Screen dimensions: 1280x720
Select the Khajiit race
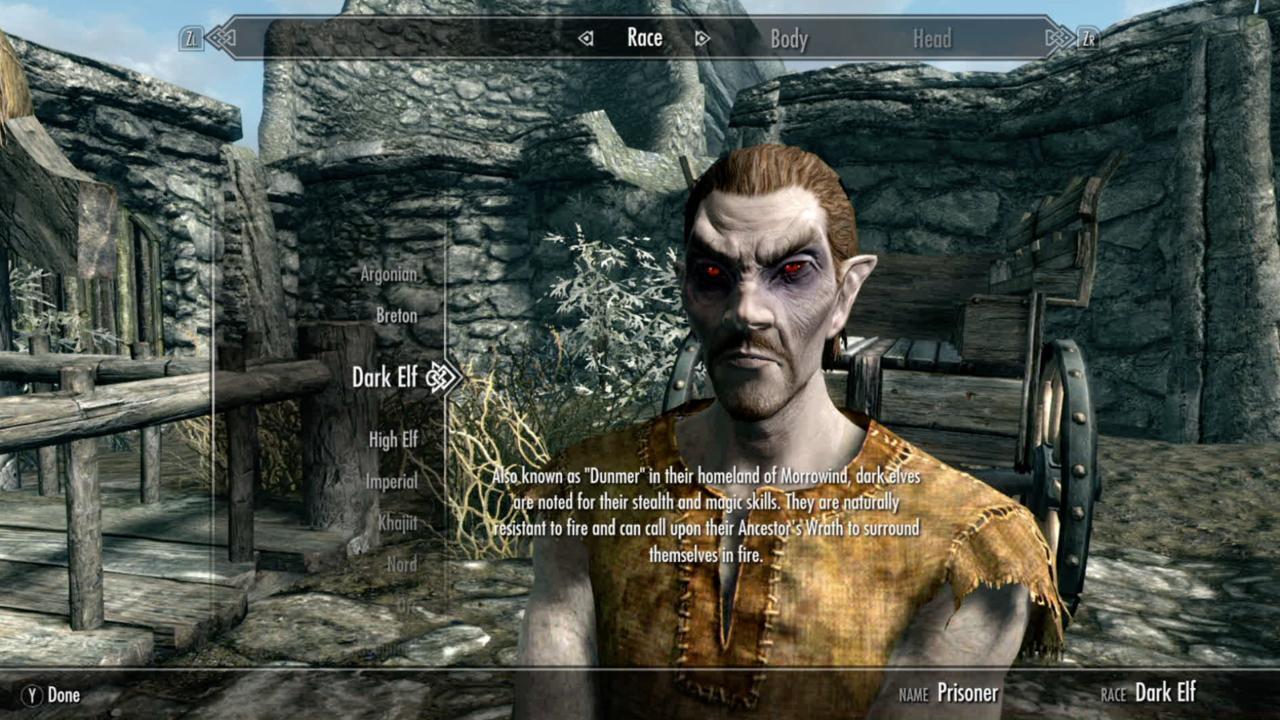point(398,522)
